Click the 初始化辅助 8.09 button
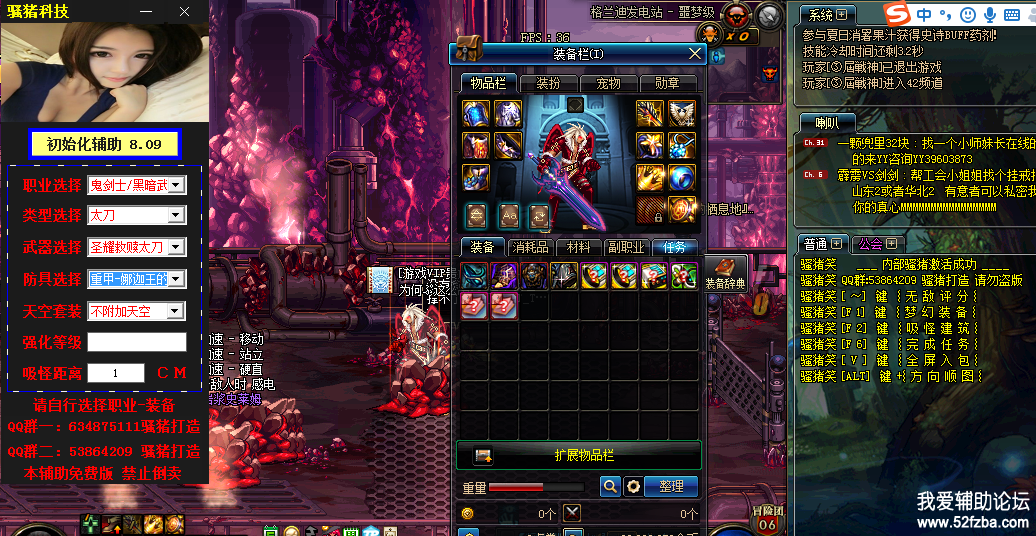 point(104,144)
